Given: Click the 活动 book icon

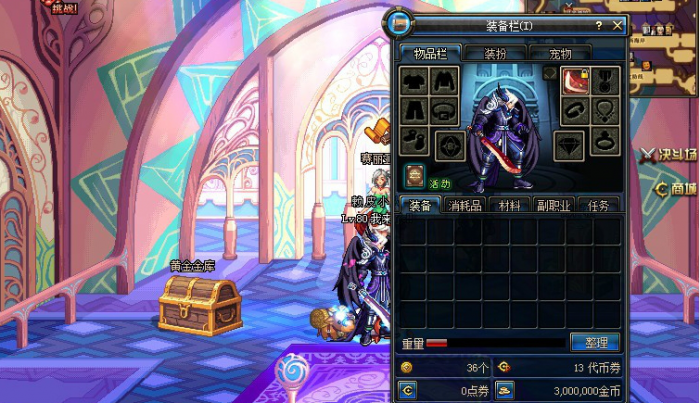Looking at the screenshot, I should 415,175.
